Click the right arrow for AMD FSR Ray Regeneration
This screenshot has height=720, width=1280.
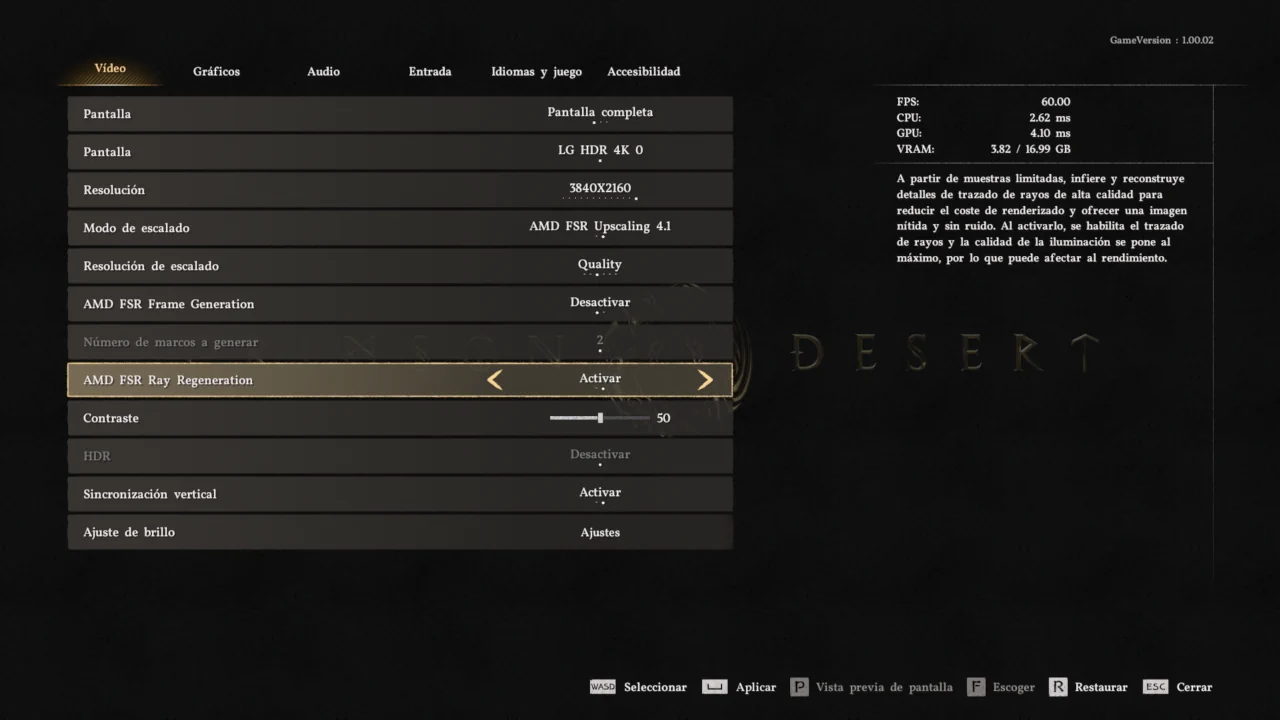tap(705, 379)
